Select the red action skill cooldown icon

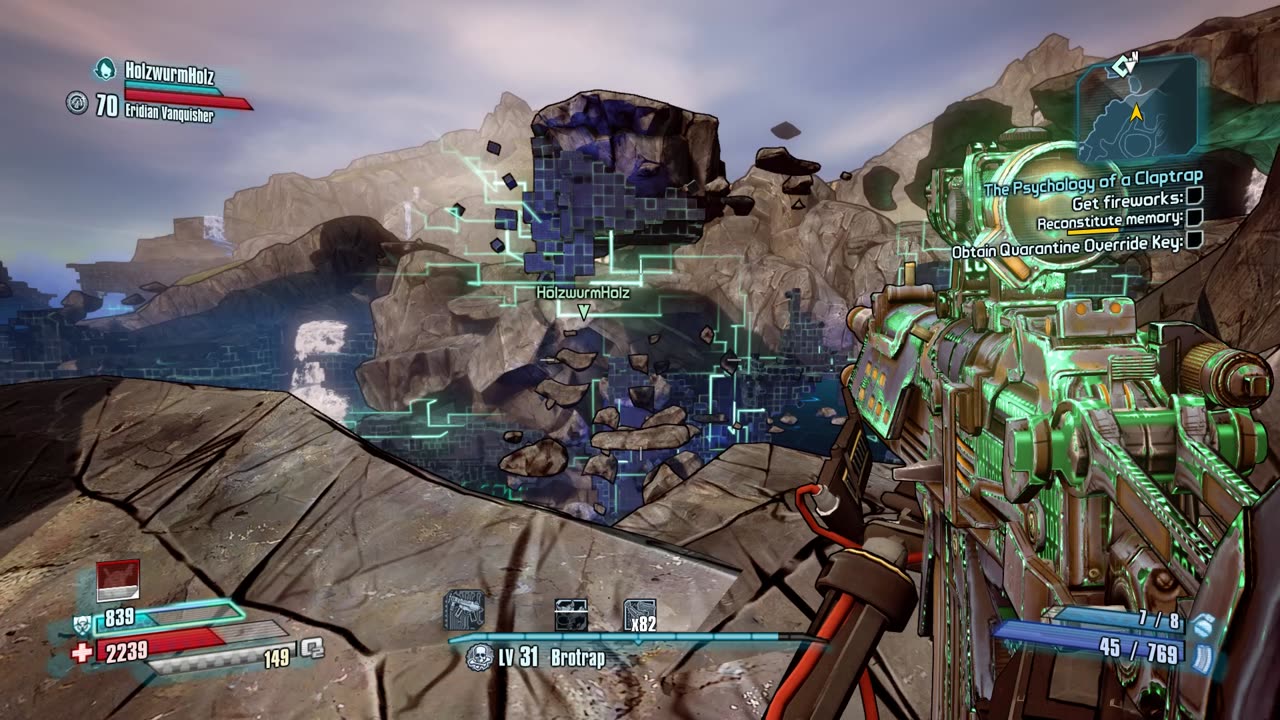tap(117, 581)
